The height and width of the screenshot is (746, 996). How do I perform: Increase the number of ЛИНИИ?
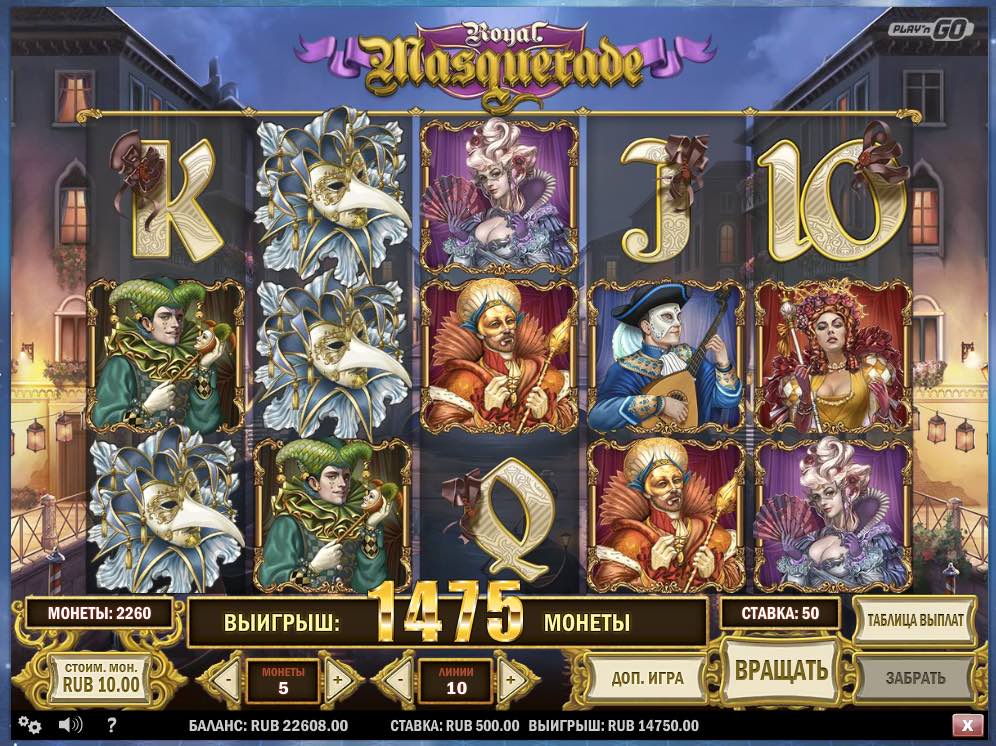click(512, 681)
